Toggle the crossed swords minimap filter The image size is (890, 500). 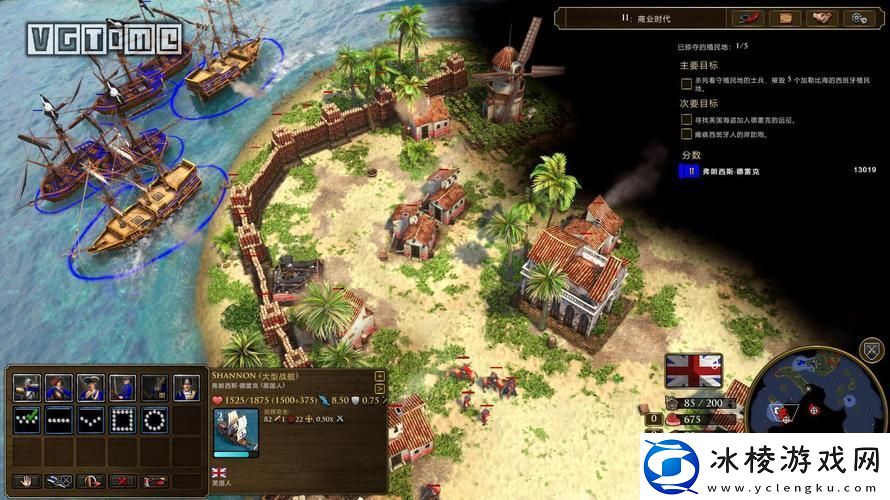pyautogui.click(x=873, y=352)
